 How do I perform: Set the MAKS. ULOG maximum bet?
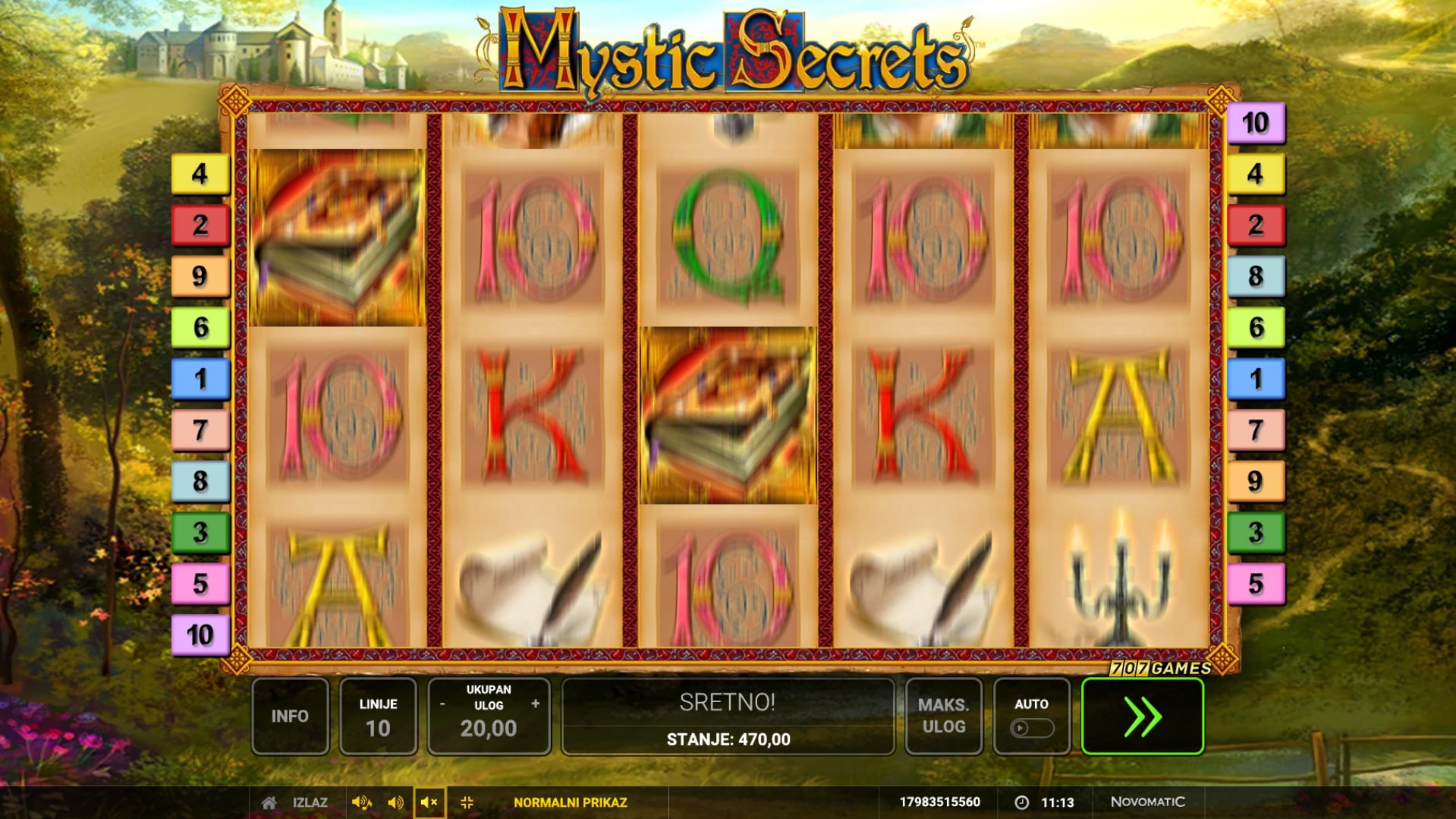click(x=943, y=716)
